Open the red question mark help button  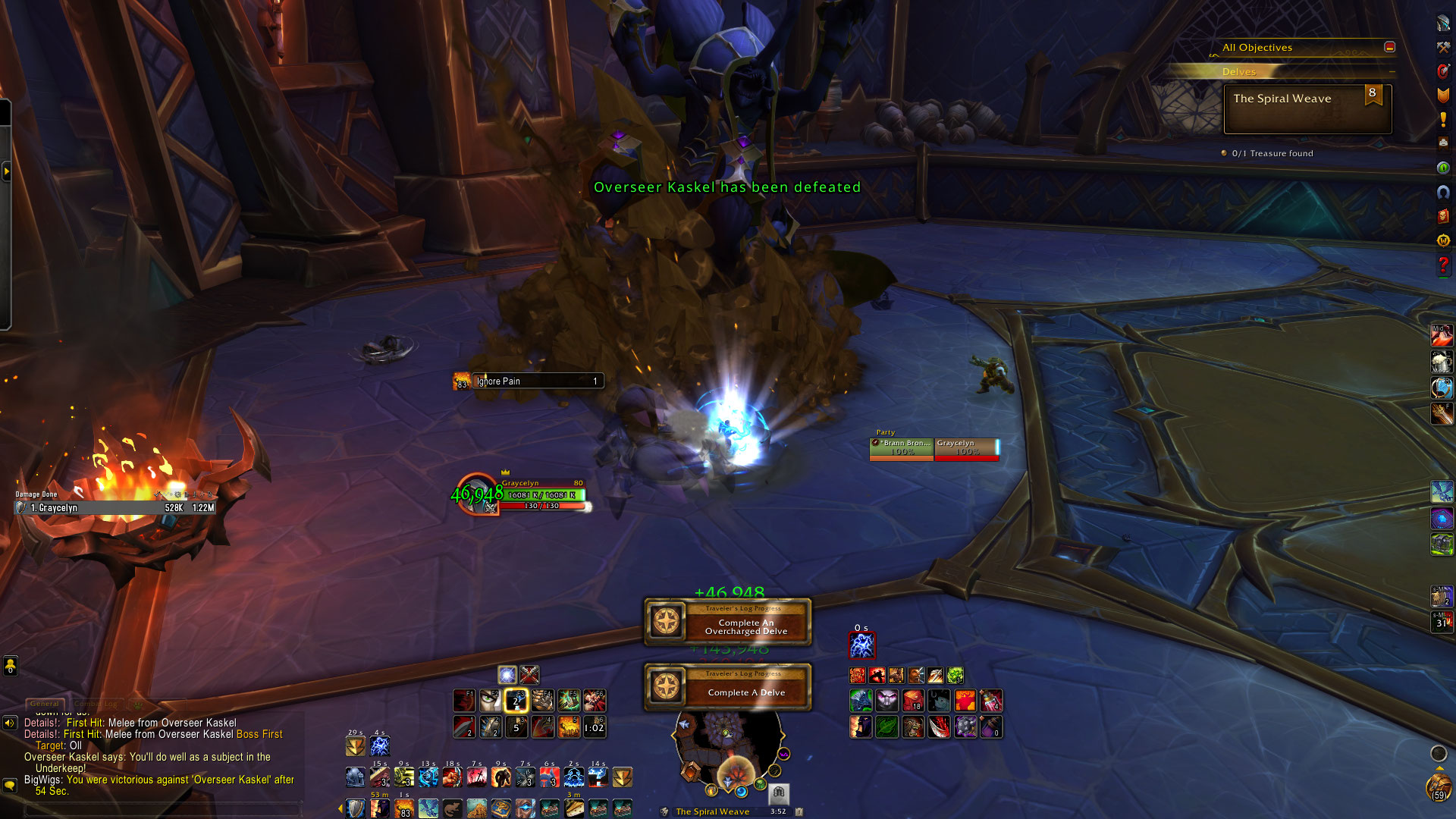(1443, 265)
